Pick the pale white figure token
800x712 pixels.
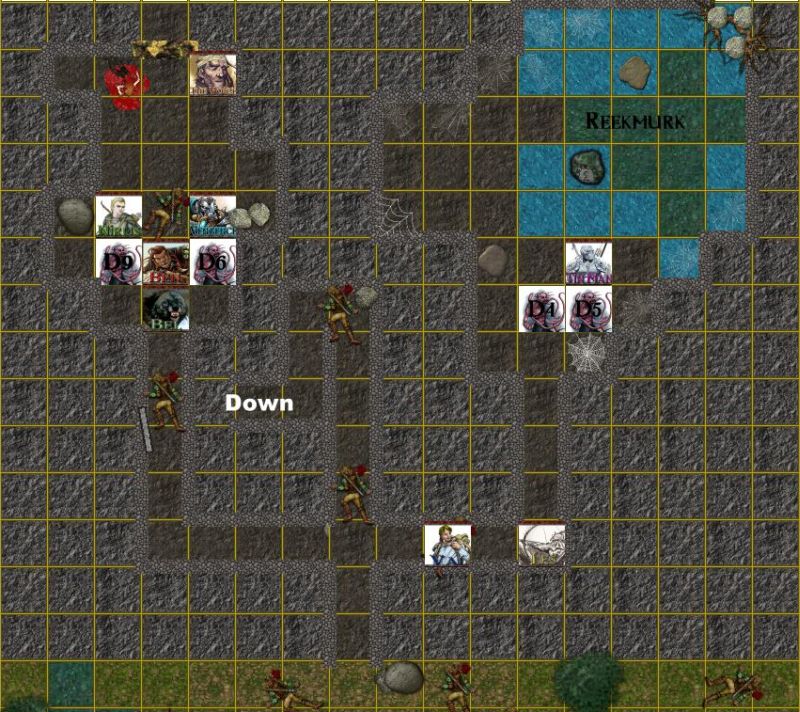[x=589, y=262]
